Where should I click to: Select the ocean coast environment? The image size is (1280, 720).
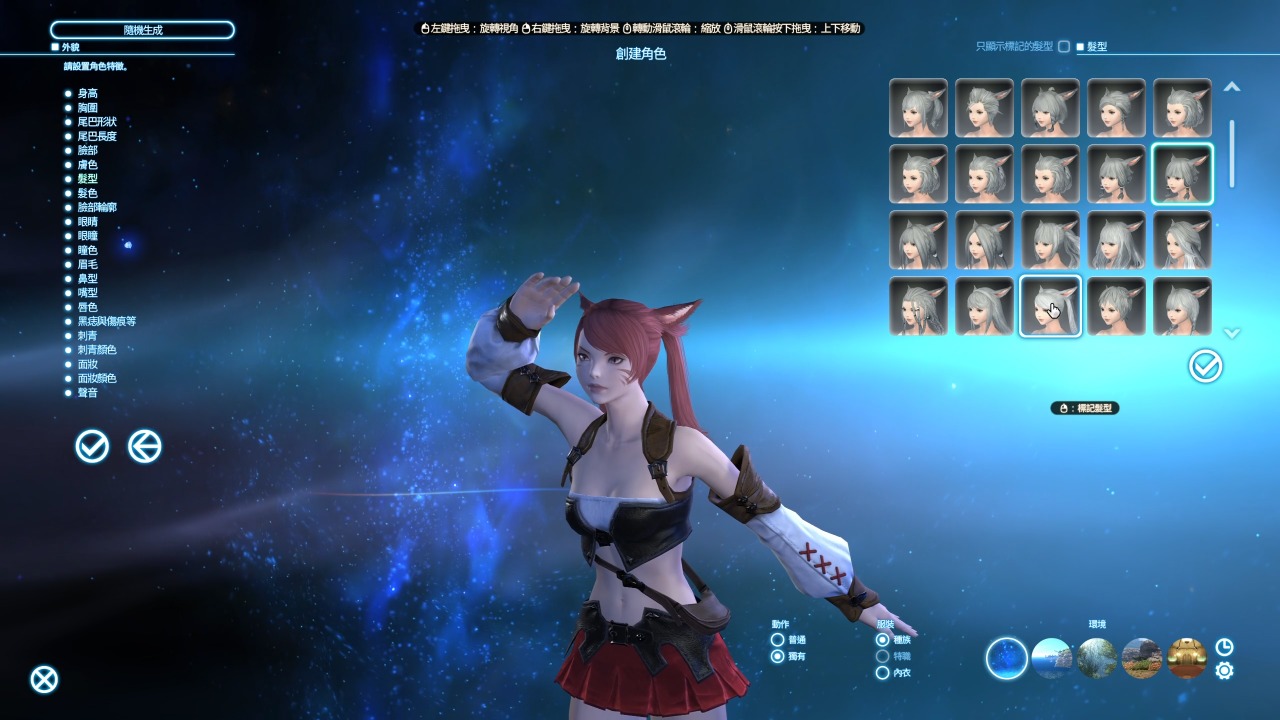(1052, 658)
